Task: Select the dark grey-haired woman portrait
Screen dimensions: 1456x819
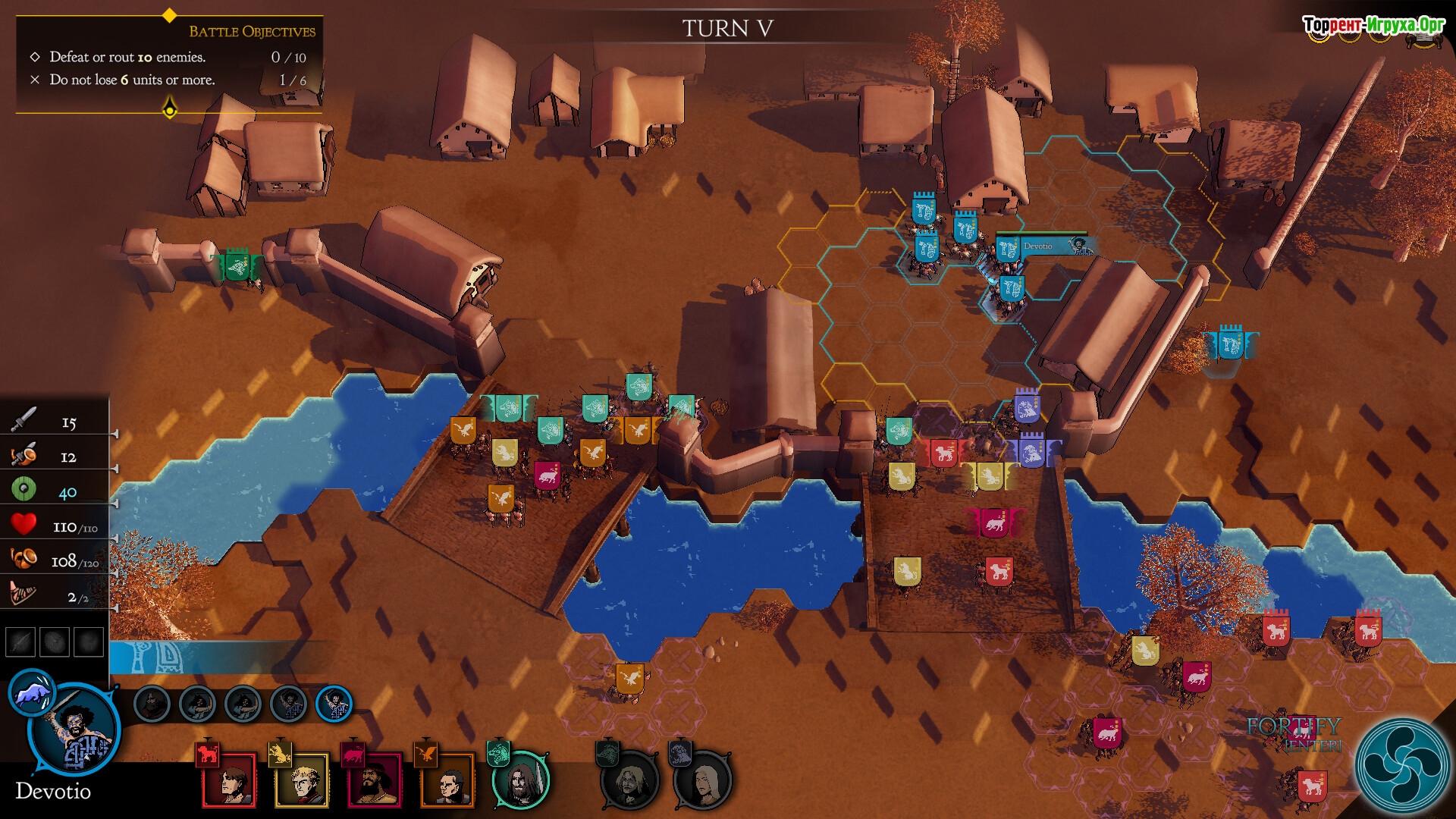Action: click(703, 780)
